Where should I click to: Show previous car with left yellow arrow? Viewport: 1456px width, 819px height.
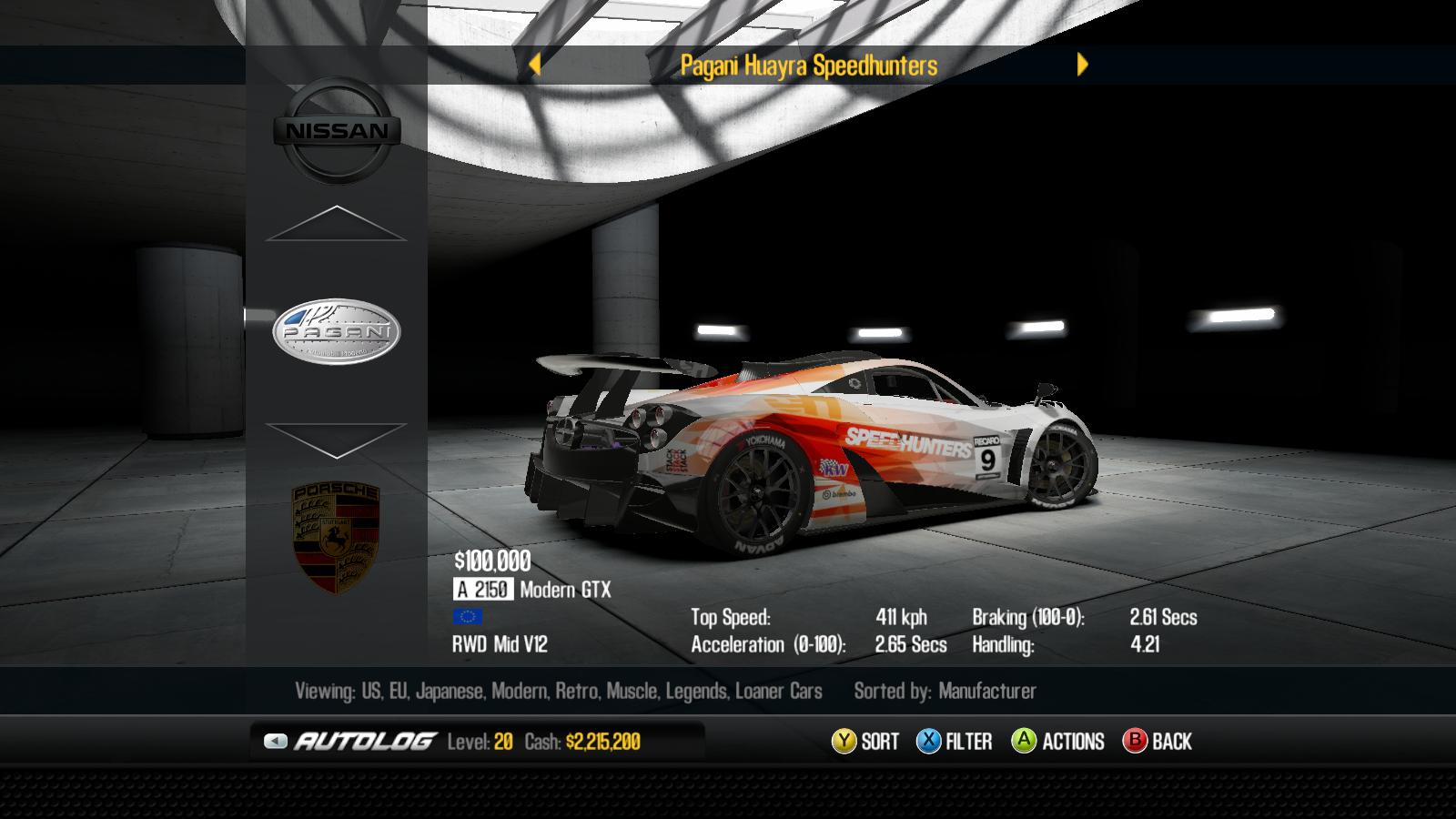pos(535,65)
